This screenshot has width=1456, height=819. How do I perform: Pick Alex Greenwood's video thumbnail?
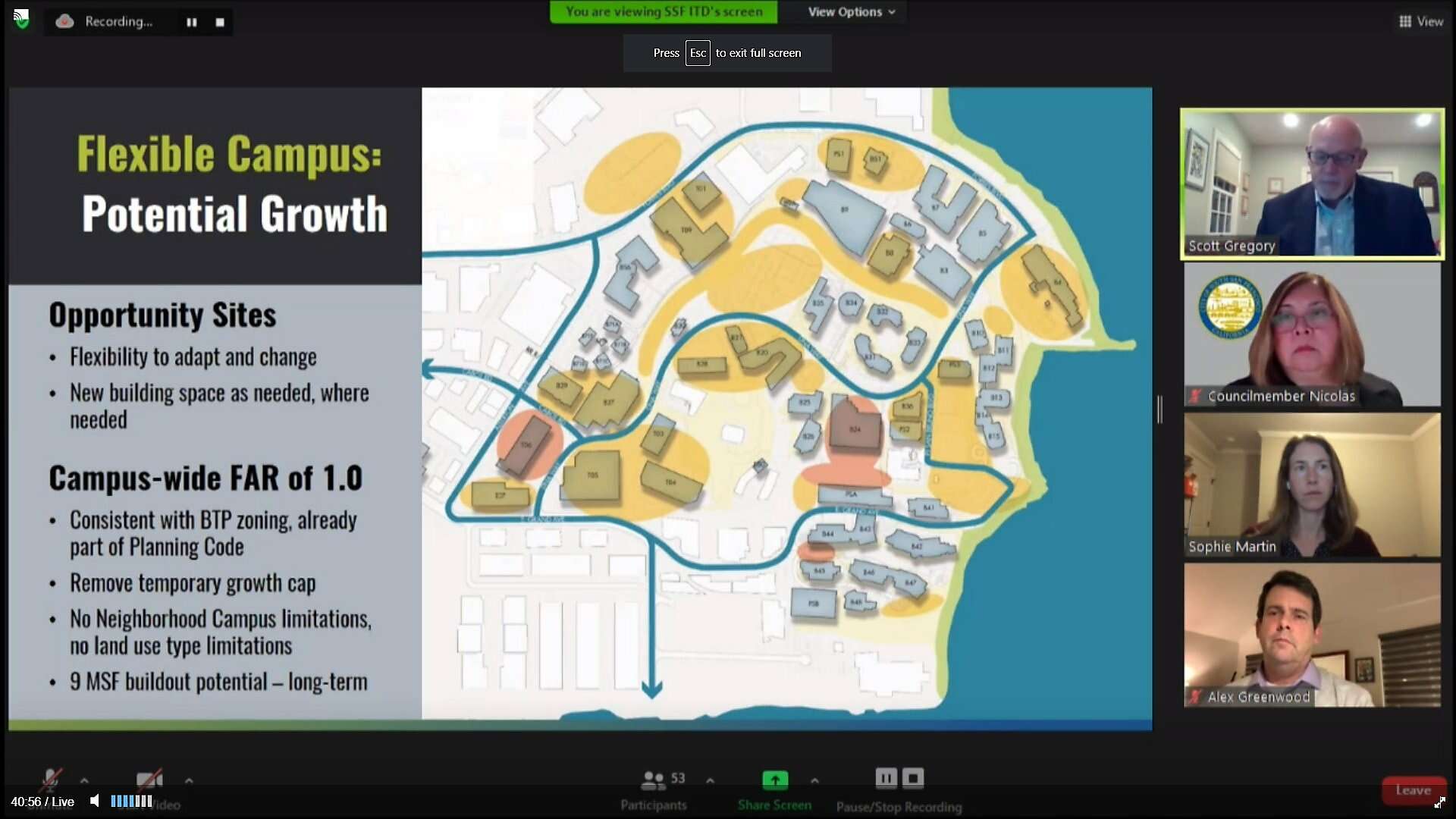point(1312,635)
